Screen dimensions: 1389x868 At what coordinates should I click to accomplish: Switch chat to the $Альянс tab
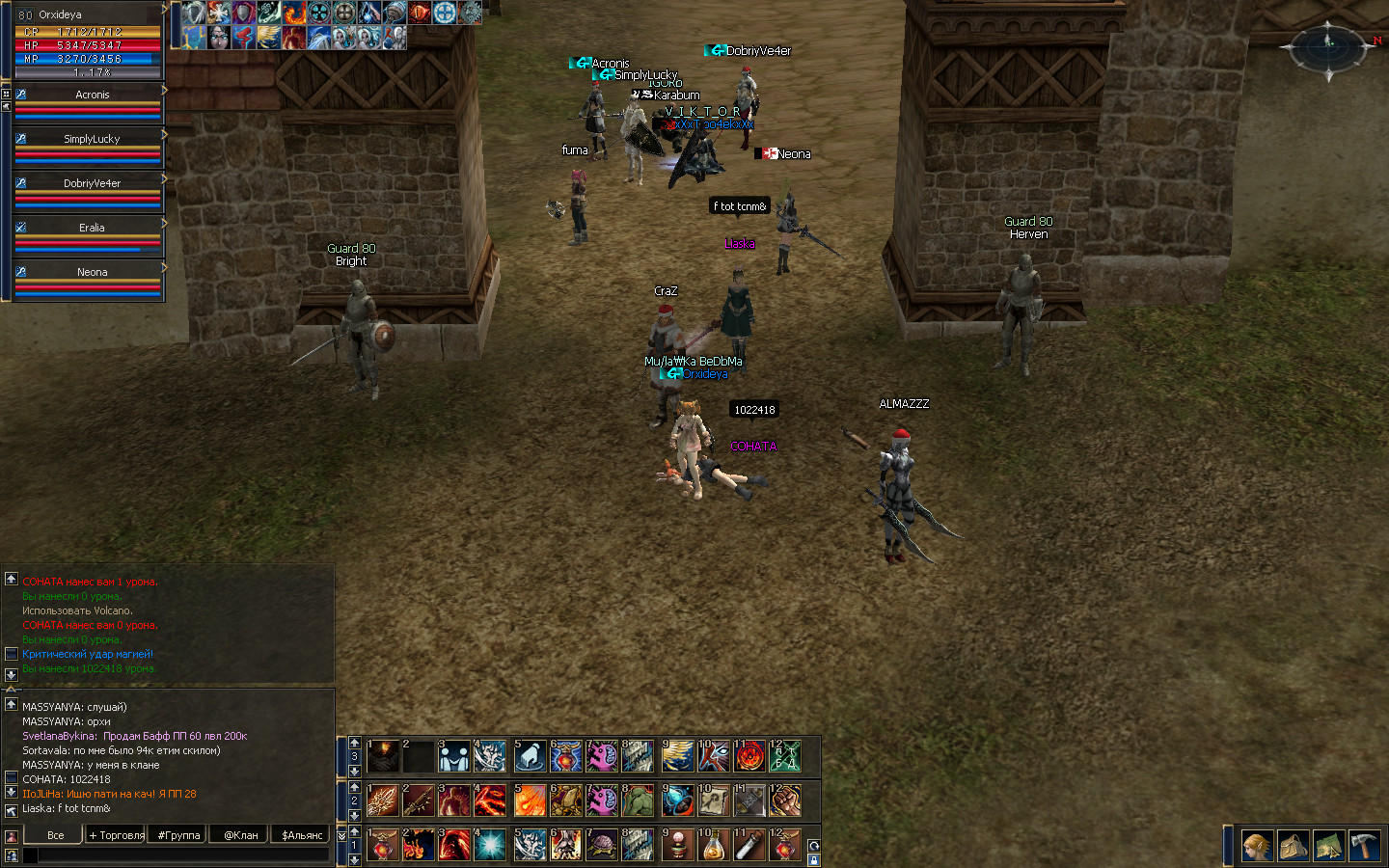302,835
